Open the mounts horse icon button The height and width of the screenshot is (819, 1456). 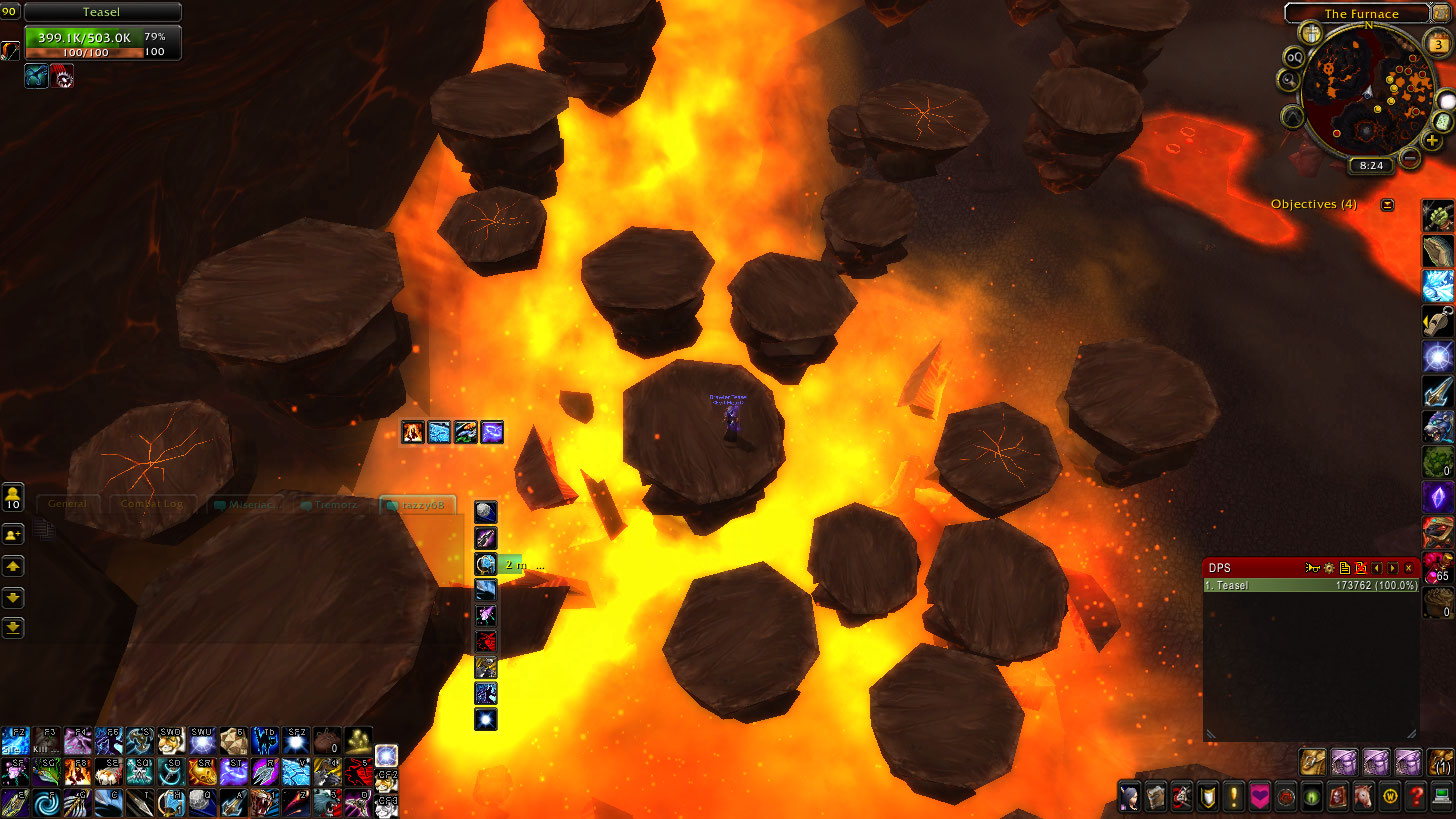coord(1362,797)
